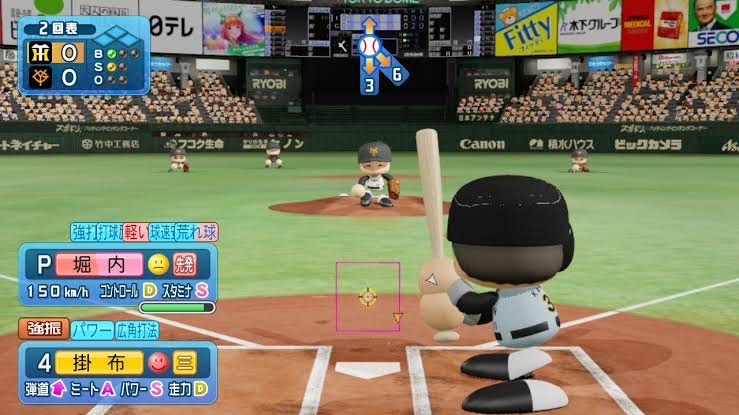
Task: Click the pitcher's yellow mood face icon
Action: [158, 265]
